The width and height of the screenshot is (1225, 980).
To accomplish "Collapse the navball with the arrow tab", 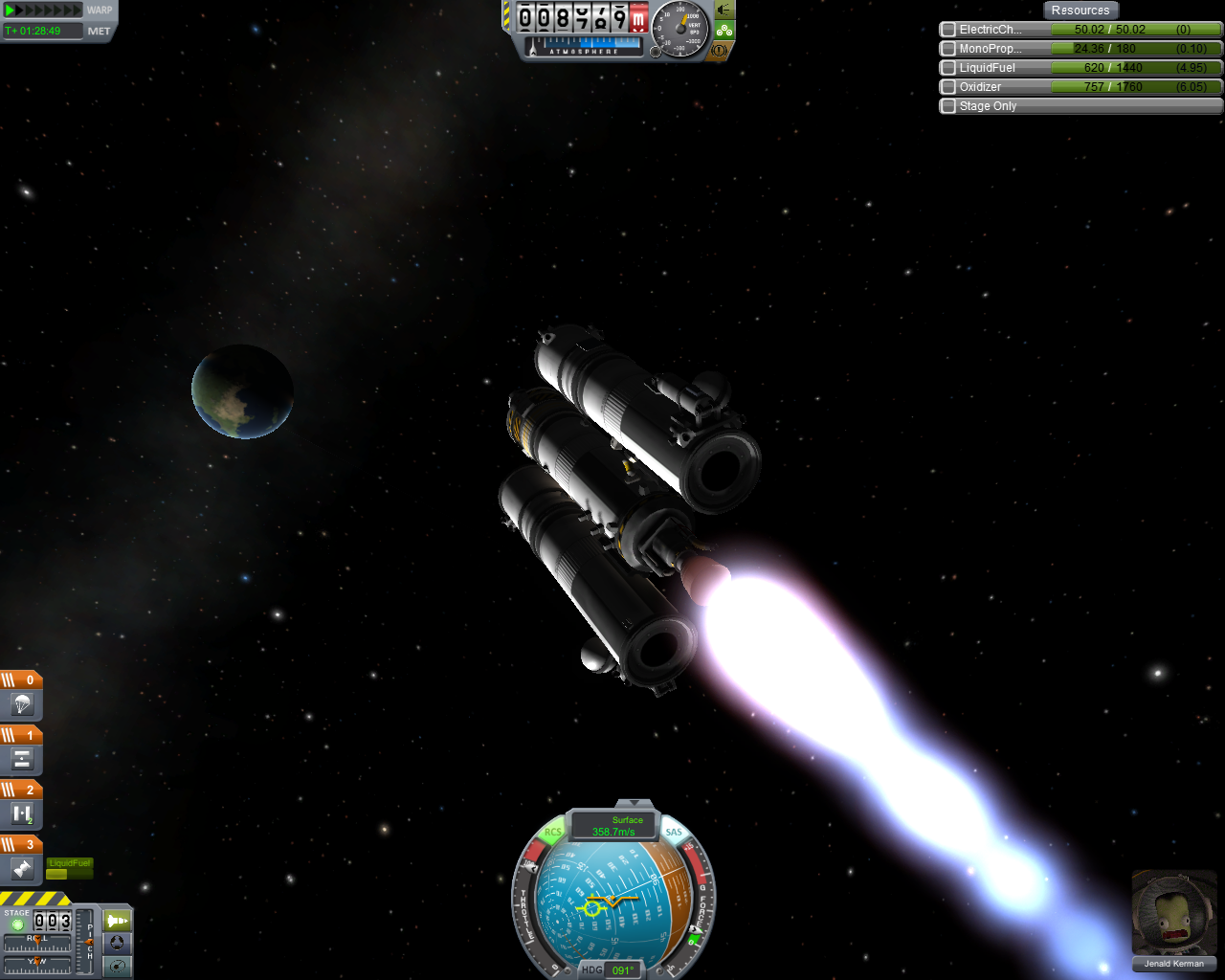I will point(634,804).
